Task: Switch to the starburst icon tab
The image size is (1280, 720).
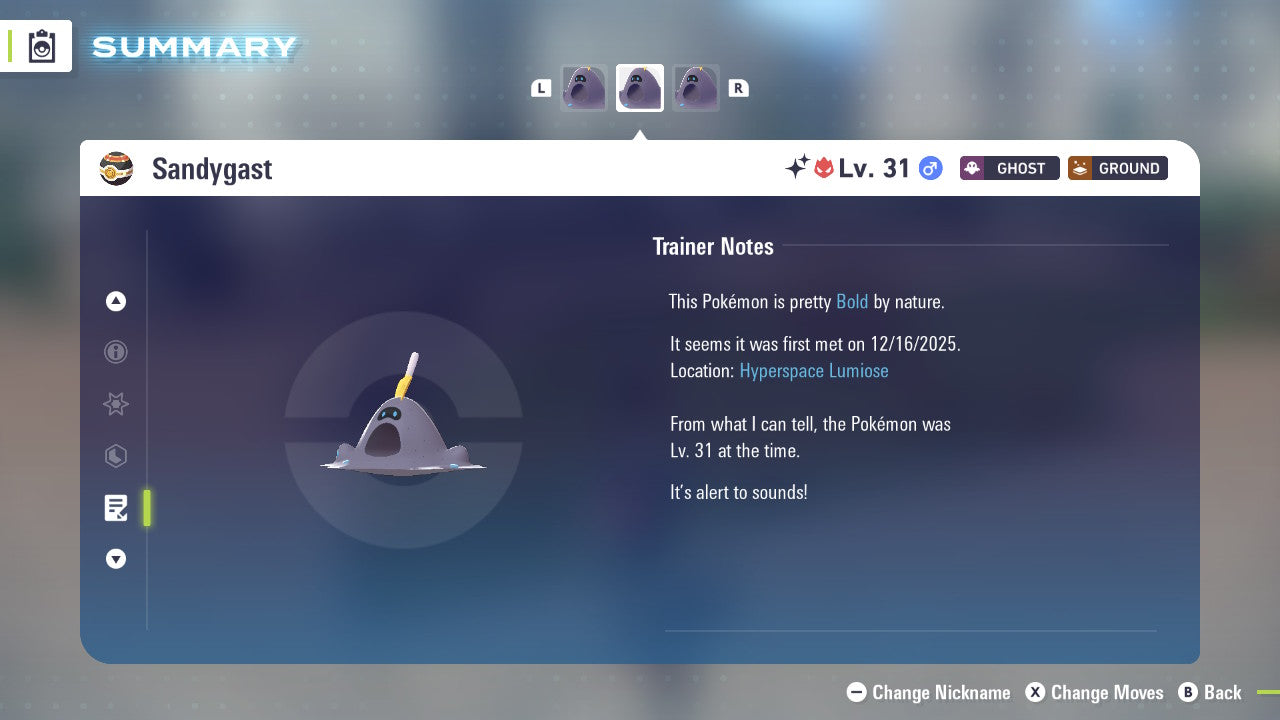Action: coord(116,404)
